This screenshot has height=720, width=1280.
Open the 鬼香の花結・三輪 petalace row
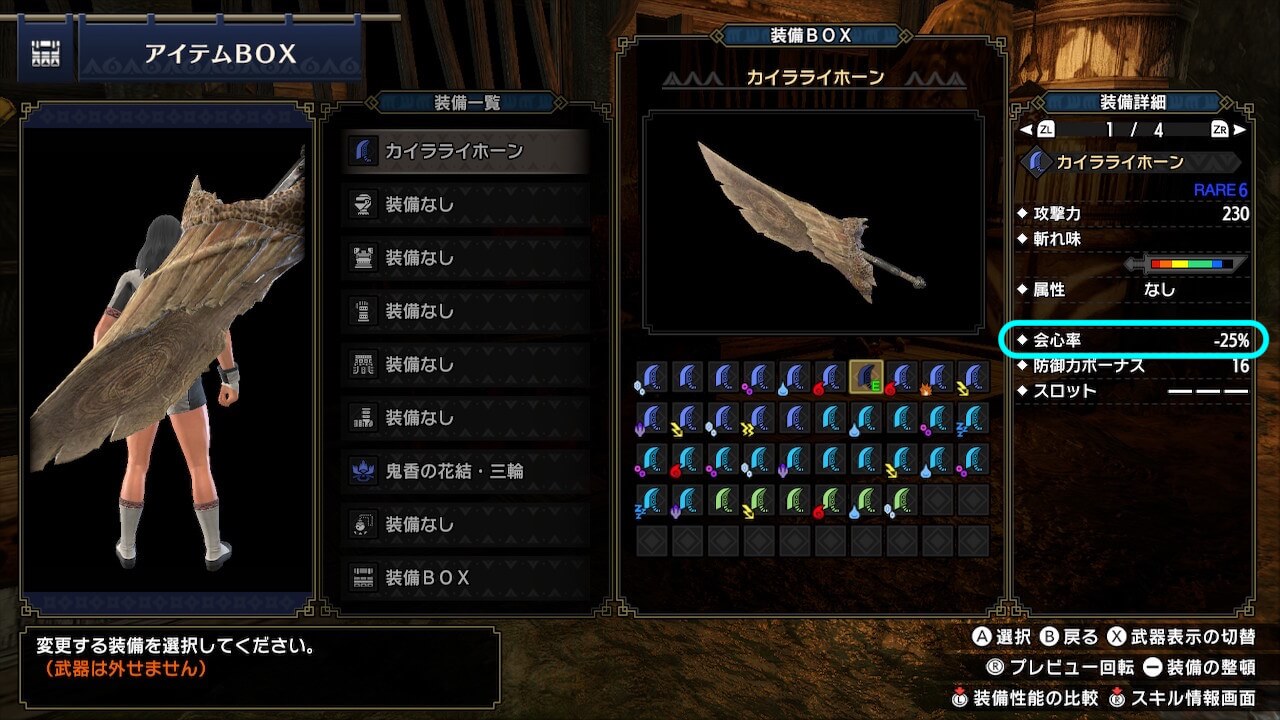coord(465,471)
